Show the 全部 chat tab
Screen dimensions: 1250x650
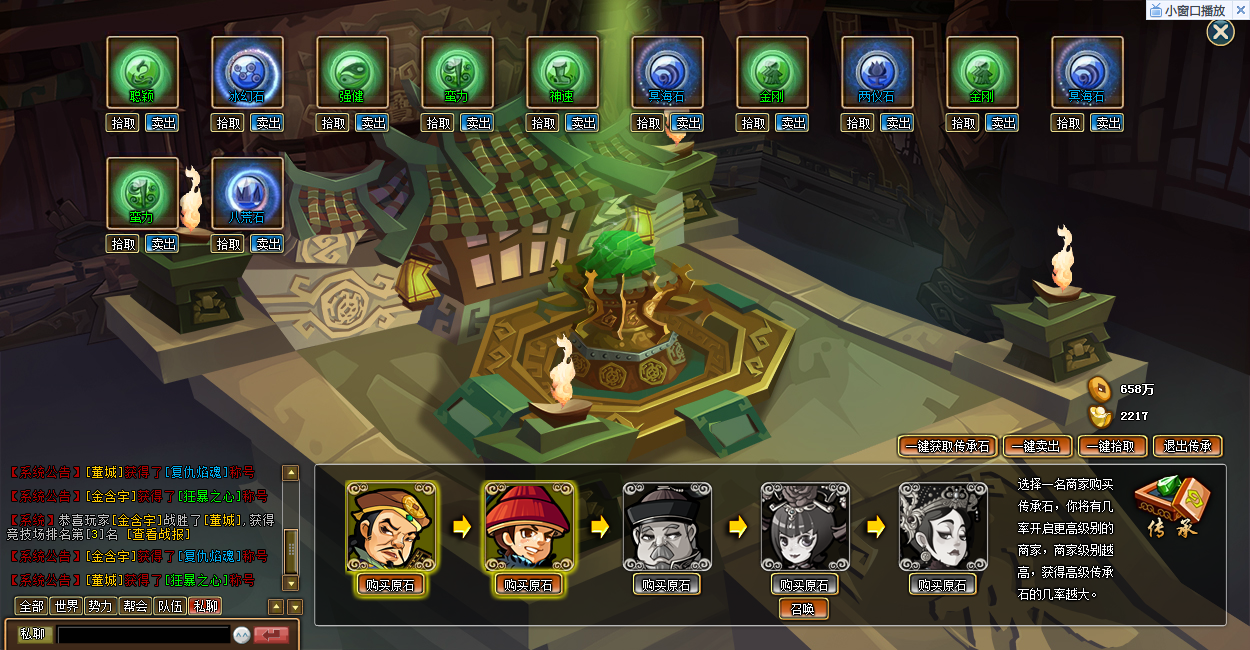[x=32, y=606]
